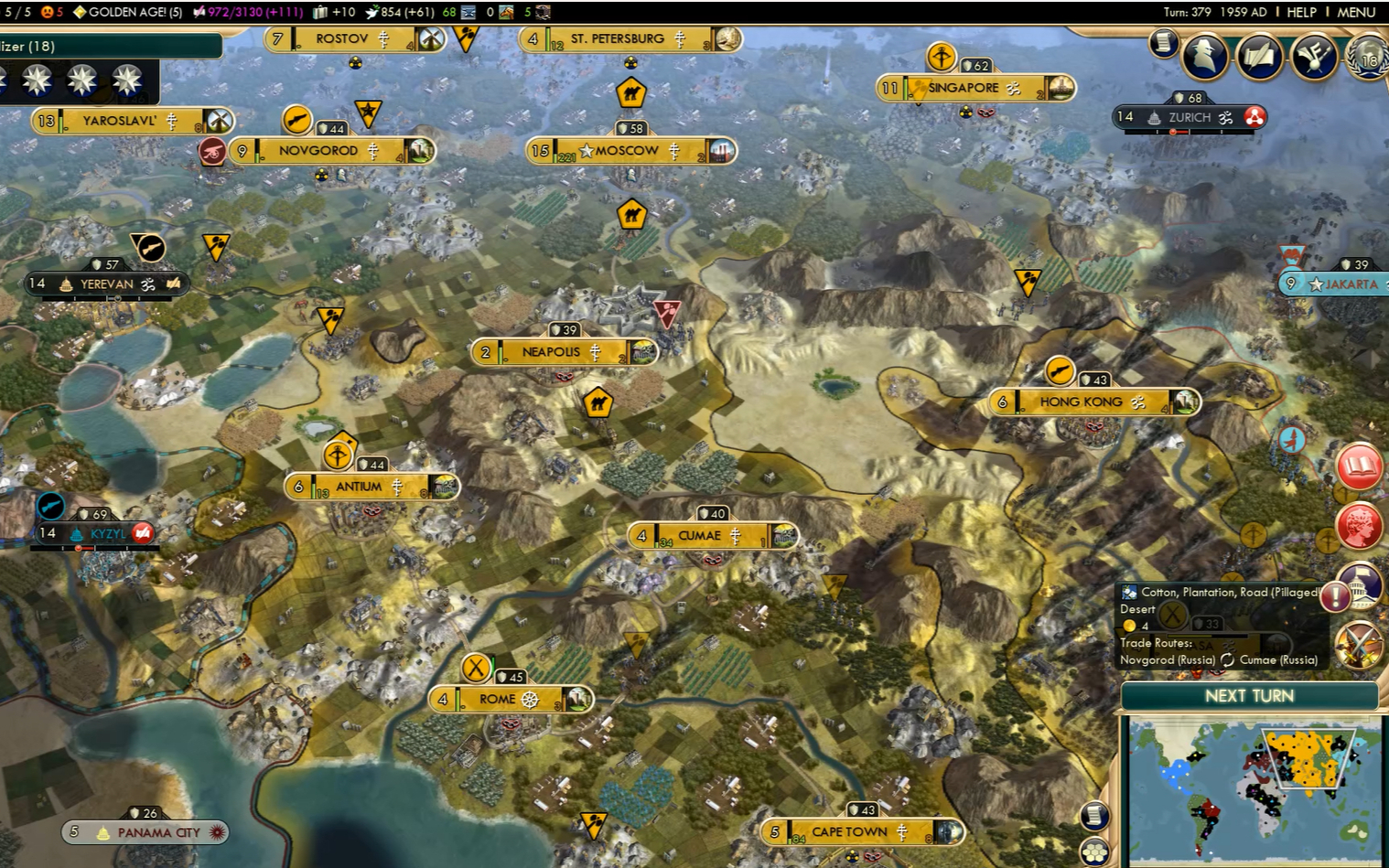This screenshot has height=868, width=1389.
Task: Click the Next Turn button
Action: point(1249,696)
